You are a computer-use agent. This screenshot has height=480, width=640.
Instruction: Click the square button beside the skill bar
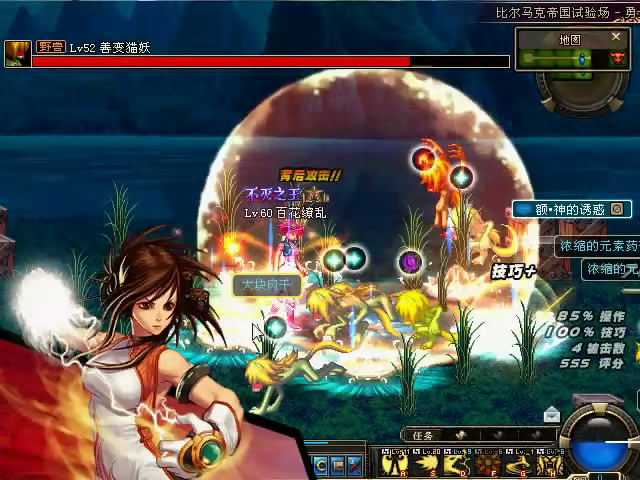[x=338, y=464]
